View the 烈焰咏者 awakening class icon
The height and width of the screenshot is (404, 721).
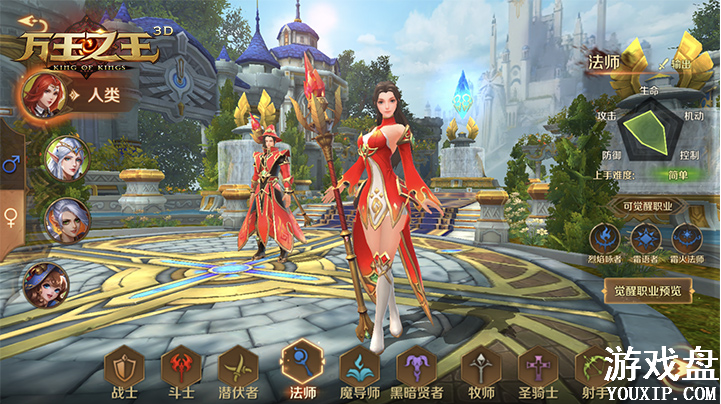[606, 240]
